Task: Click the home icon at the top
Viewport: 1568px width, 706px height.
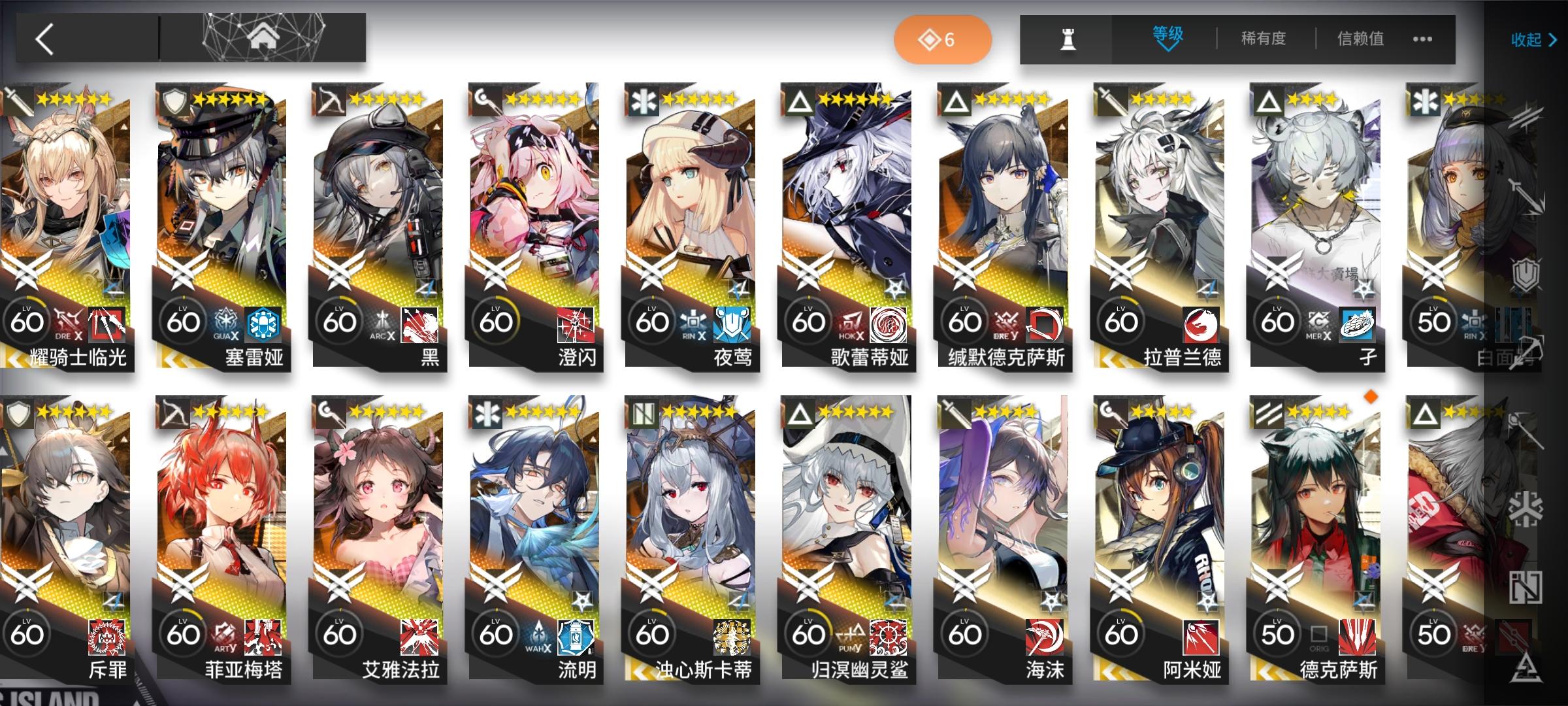Action: pos(263,37)
